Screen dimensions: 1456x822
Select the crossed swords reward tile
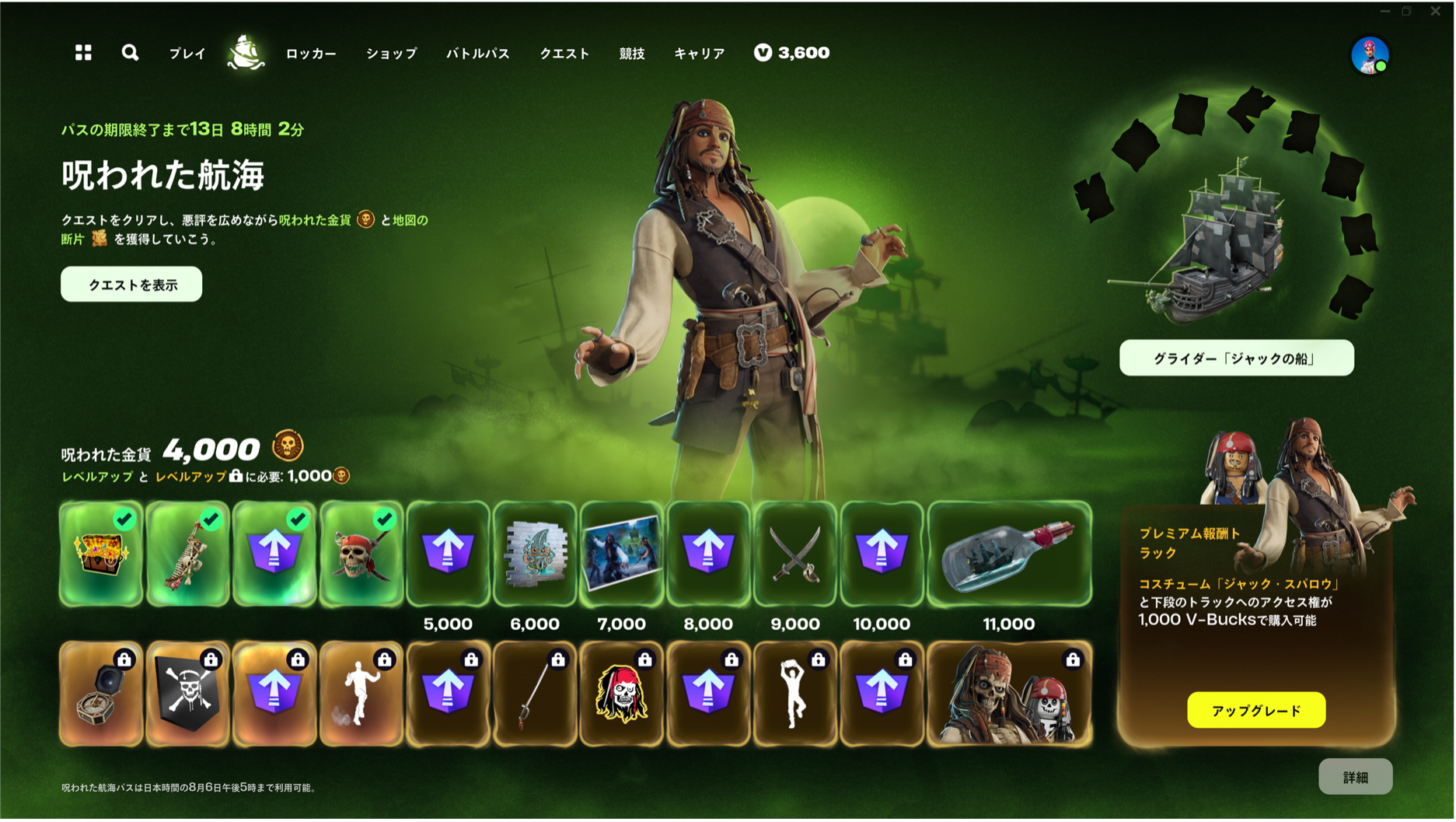[794, 554]
